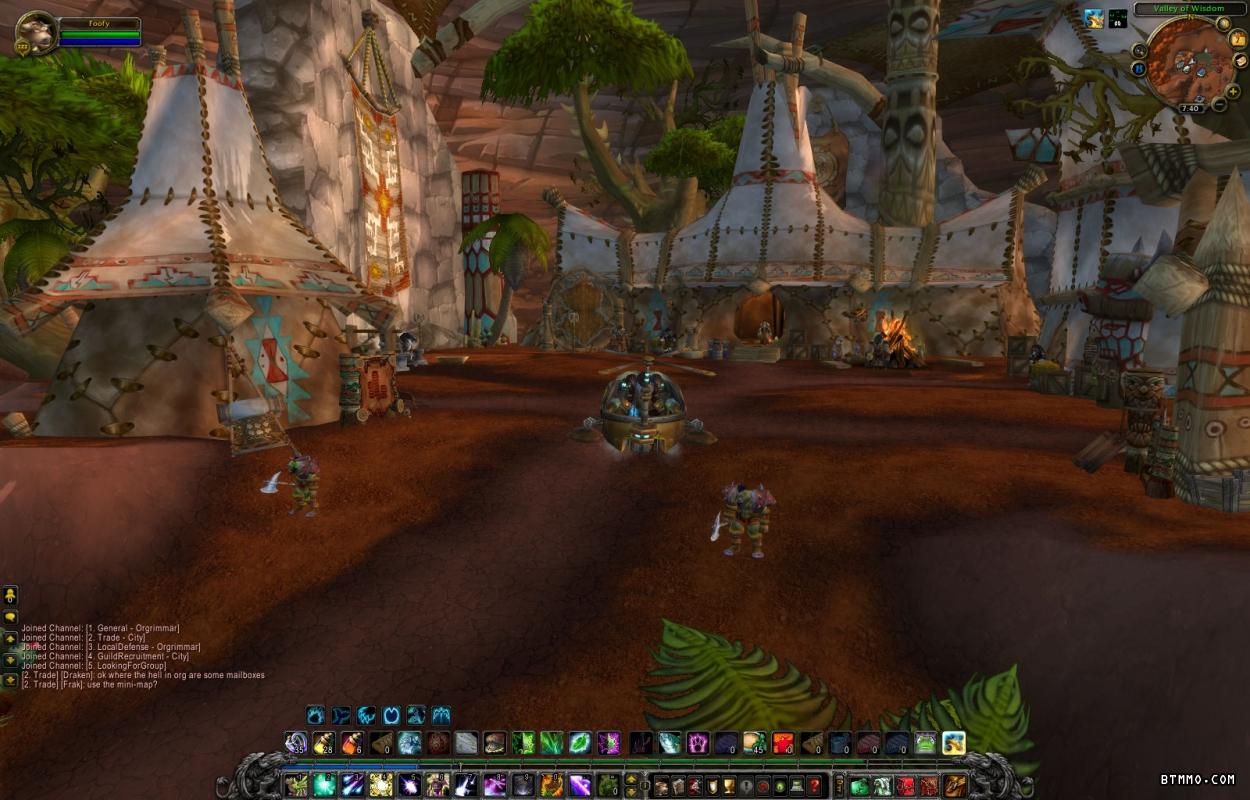Page action bar up with arrow
1250x800 pixels.
[x=631, y=777]
